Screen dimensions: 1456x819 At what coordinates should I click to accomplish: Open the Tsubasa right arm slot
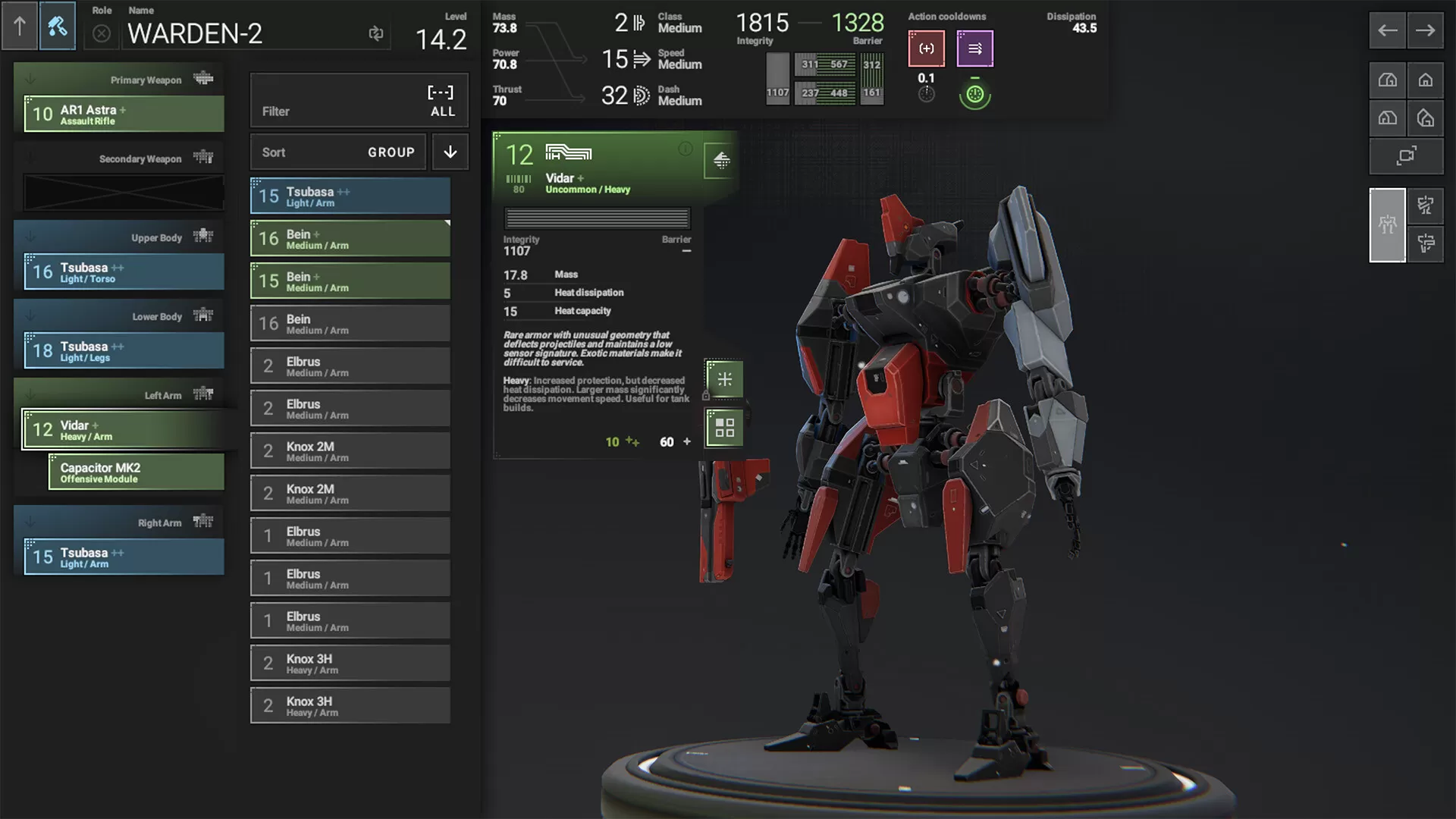coord(124,557)
